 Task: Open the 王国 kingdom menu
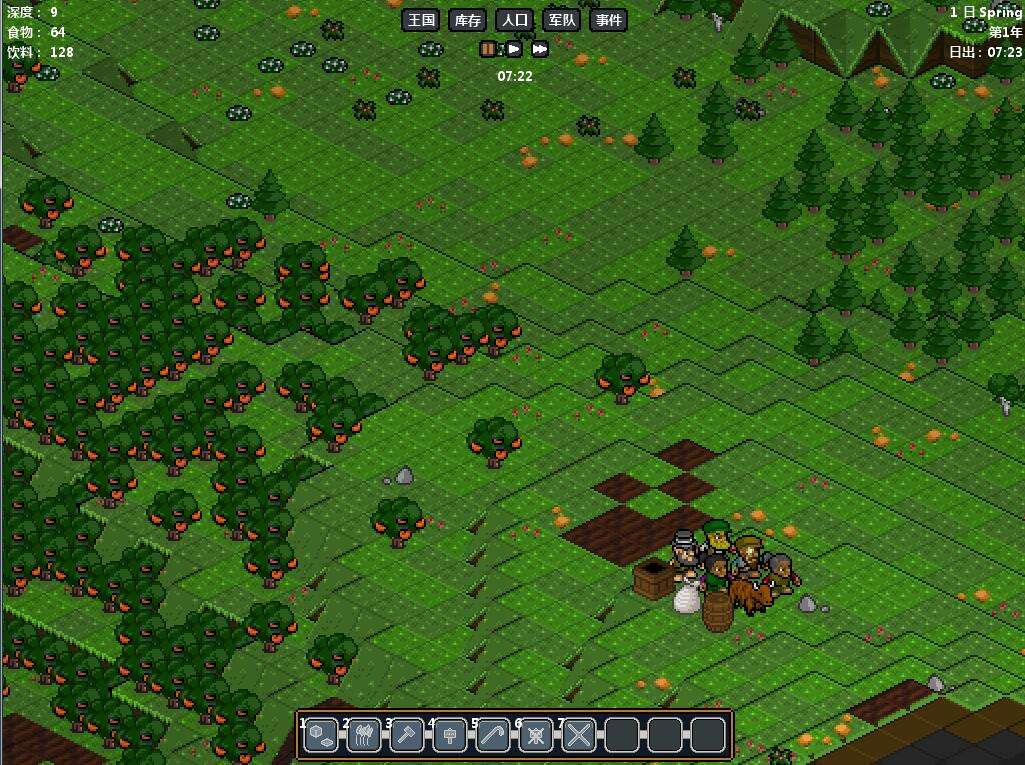tap(422, 20)
